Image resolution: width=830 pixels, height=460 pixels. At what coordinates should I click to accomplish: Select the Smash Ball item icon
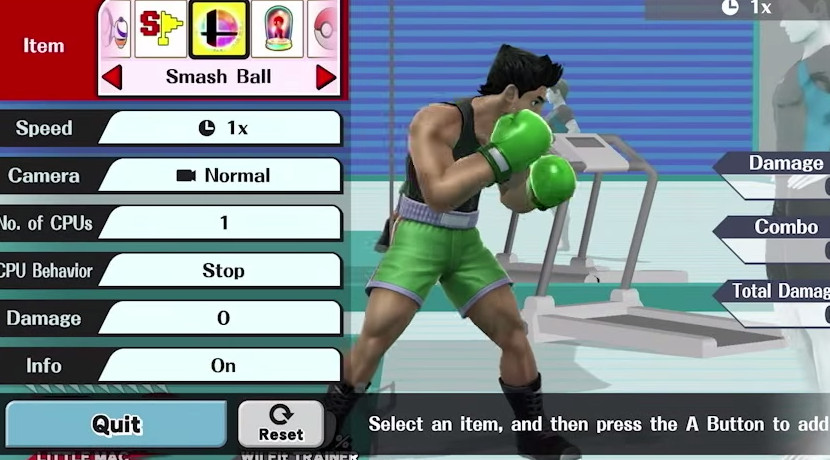[219, 29]
